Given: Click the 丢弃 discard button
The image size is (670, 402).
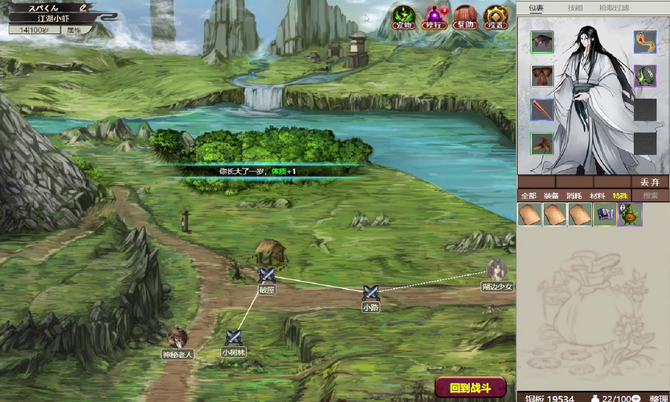Looking at the screenshot, I should 648,181.
